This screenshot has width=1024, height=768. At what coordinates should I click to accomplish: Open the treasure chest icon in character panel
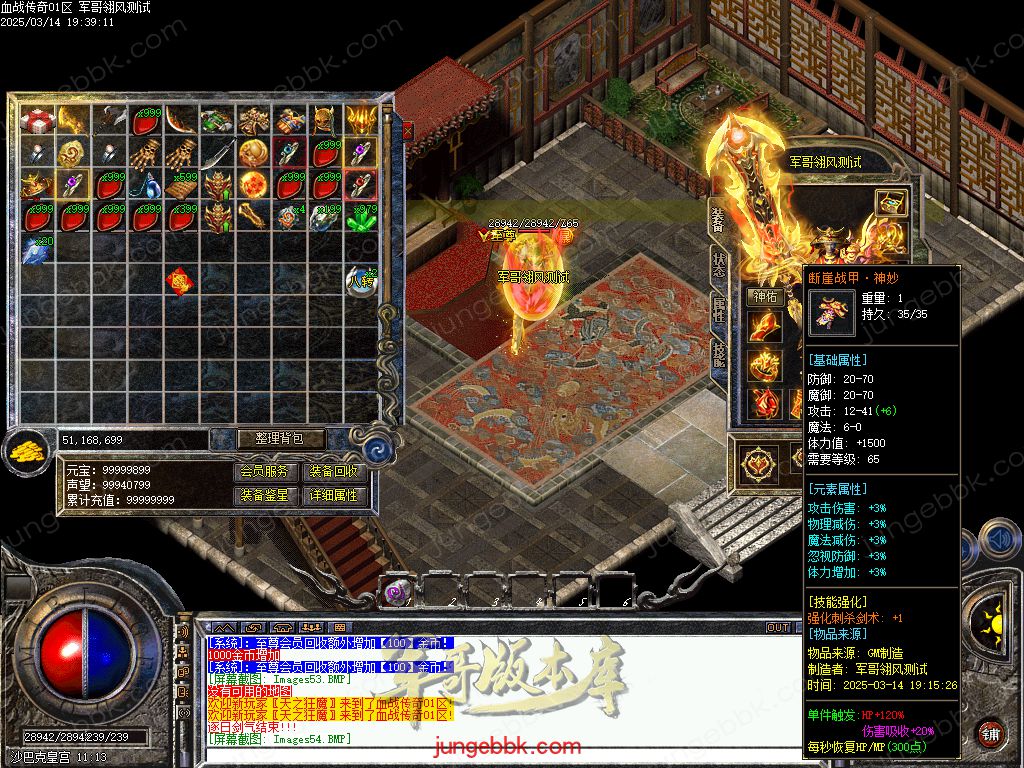889,204
